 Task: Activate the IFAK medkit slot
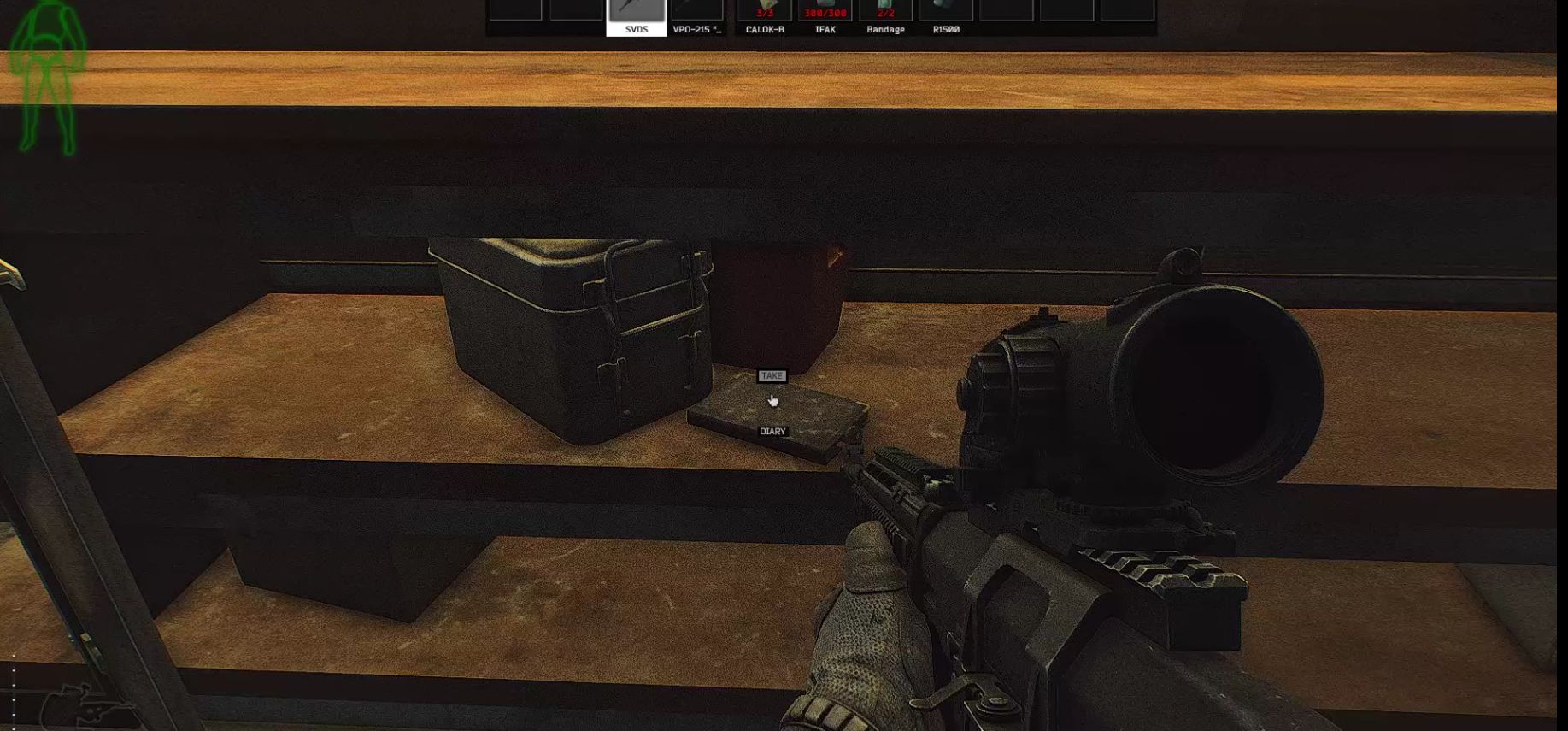[x=825, y=17]
